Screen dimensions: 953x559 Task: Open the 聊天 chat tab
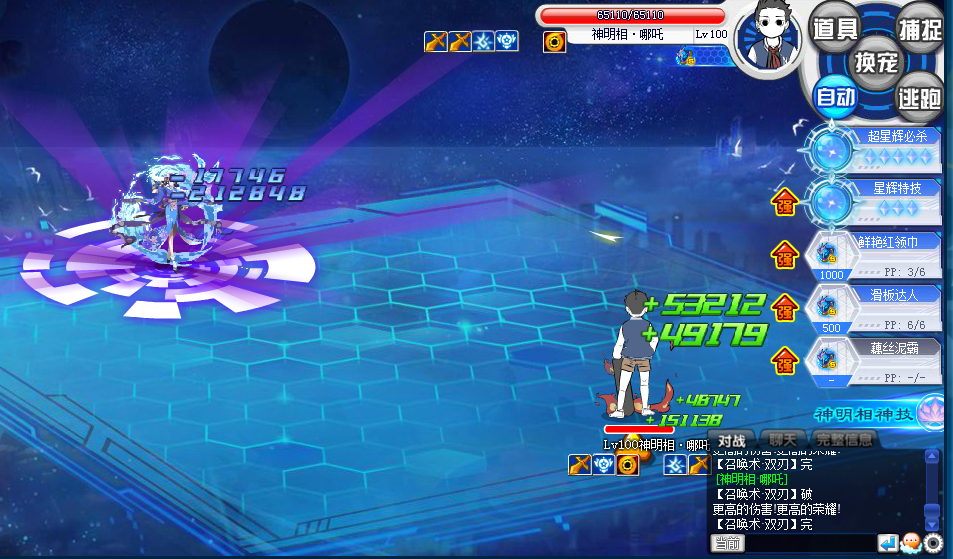pyautogui.click(x=783, y=440)
